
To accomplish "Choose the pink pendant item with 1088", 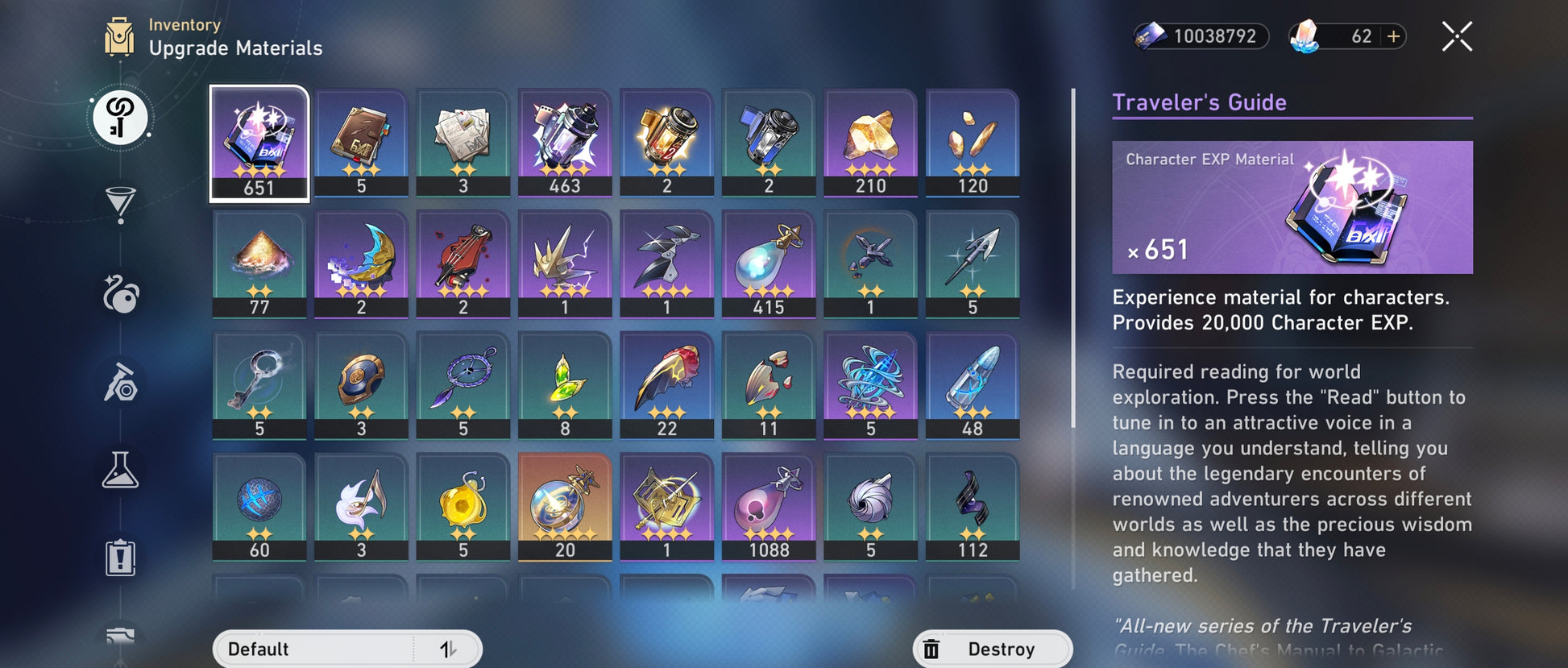I will [769, 507].
